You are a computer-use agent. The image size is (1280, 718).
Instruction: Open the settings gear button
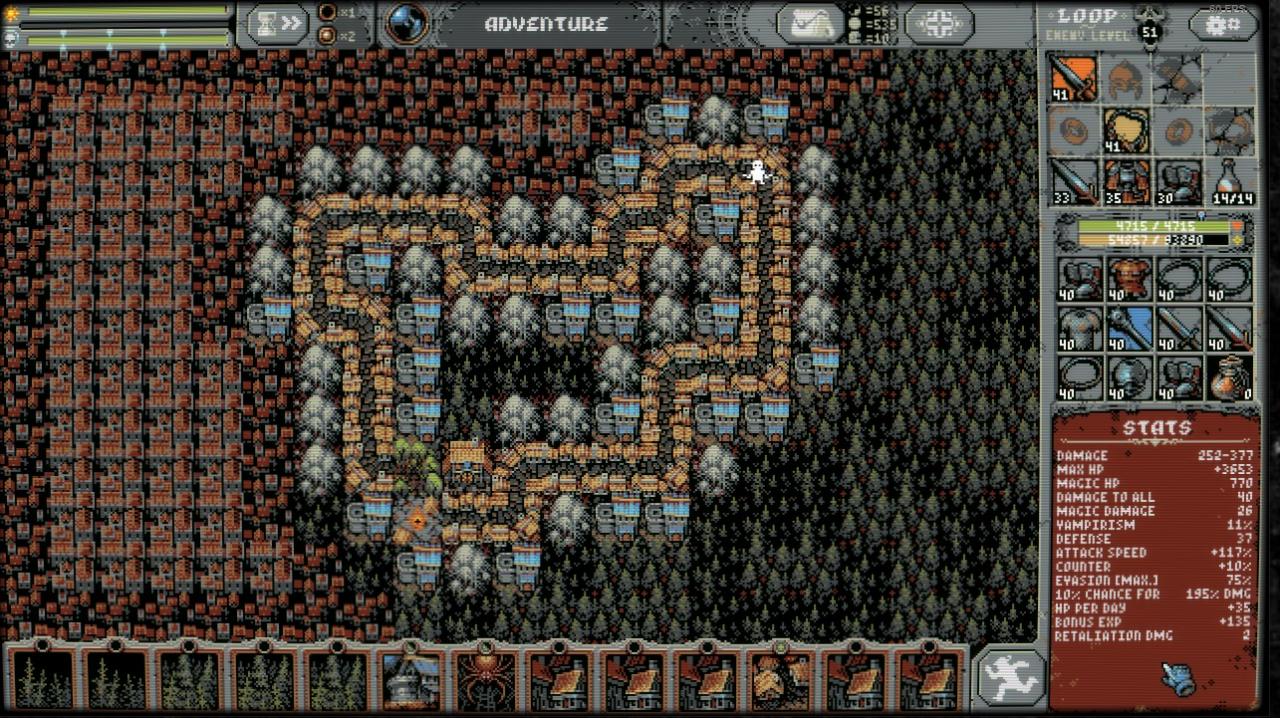pos(1222,24)
